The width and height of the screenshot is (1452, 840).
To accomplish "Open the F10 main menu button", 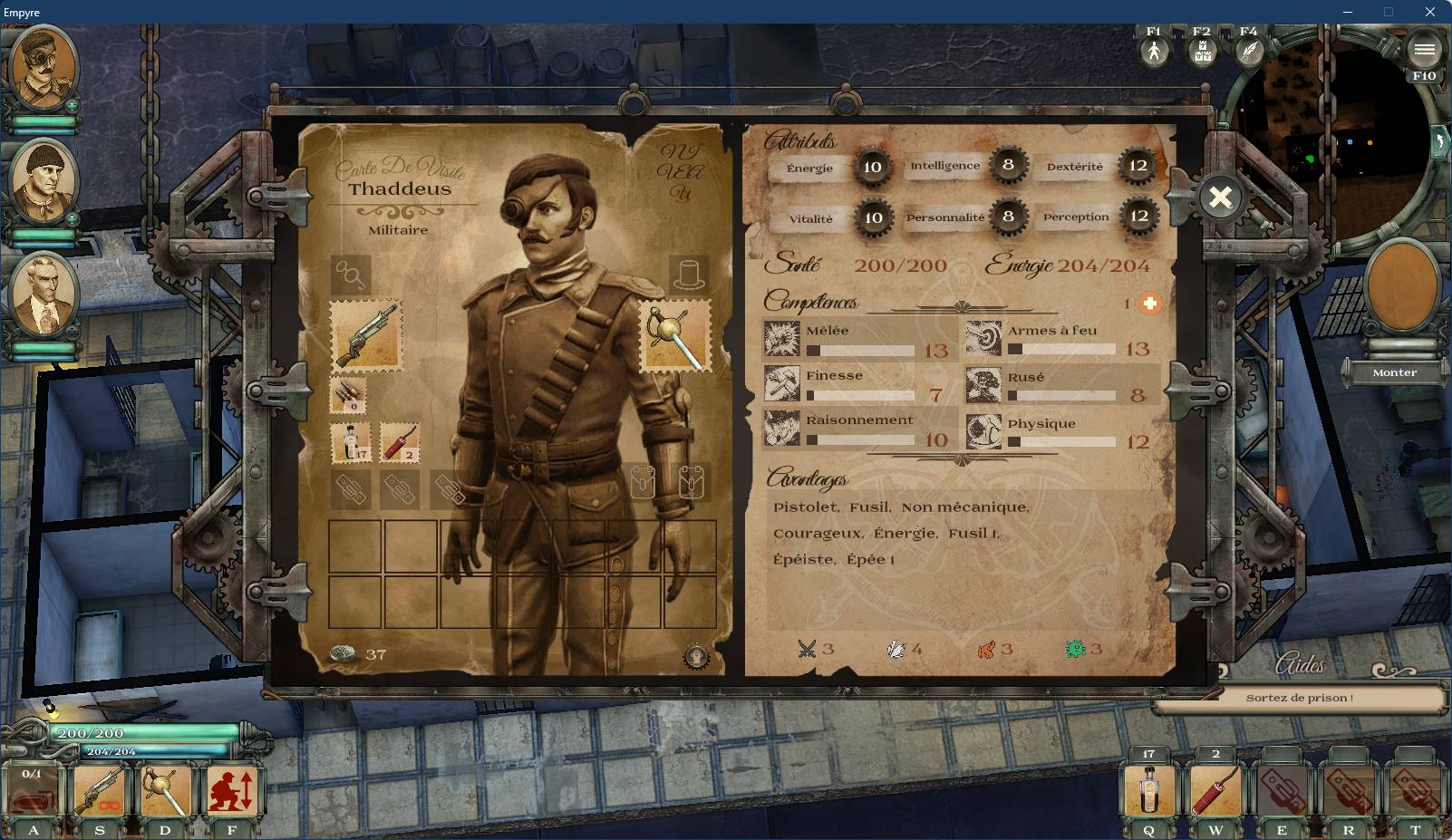I will [1424, 51].
